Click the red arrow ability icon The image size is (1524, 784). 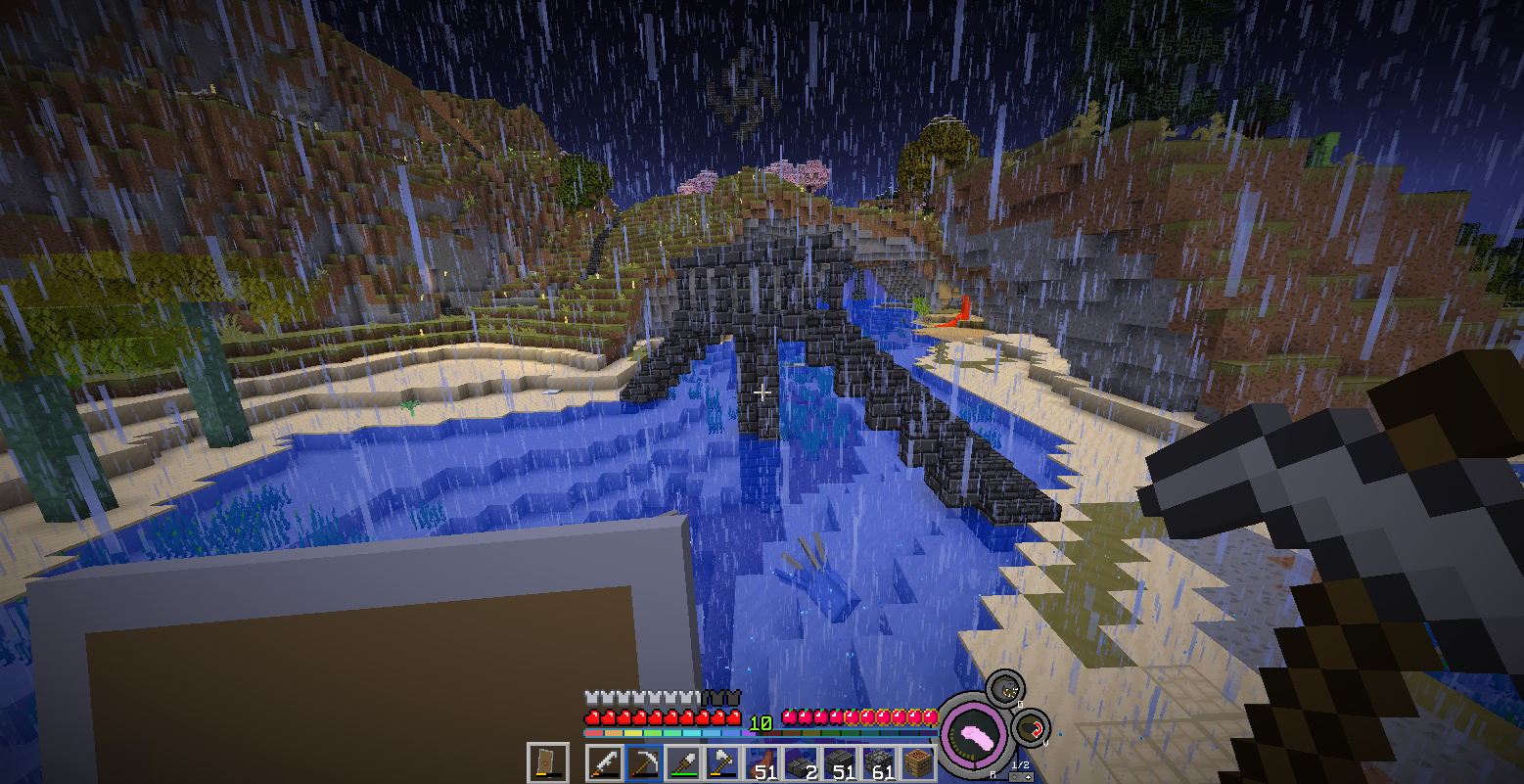pyautogui.click(x=1032, y=727)
